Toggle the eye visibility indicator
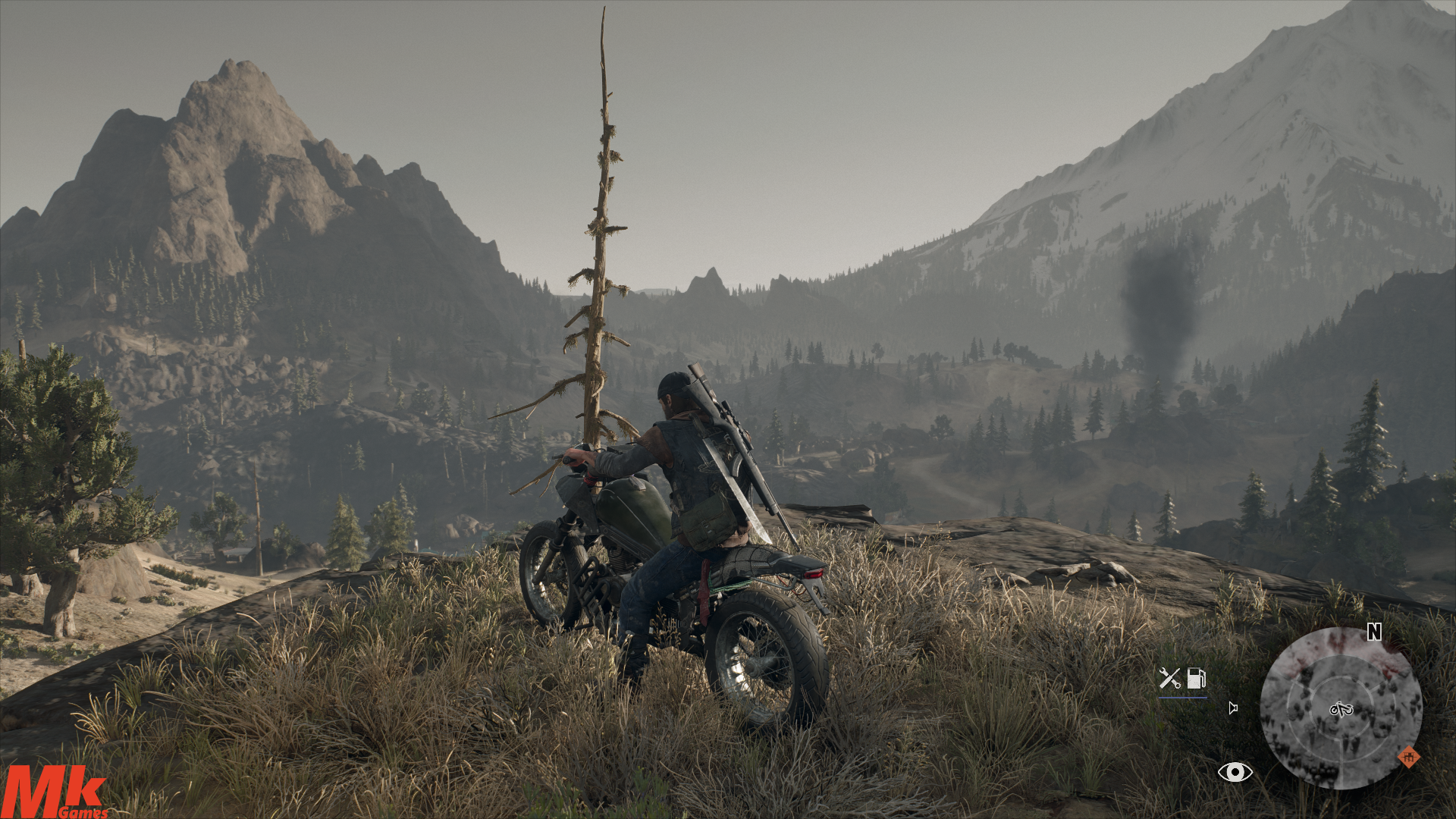The height and width of the screenshot is (819, 1456). point(1235,772)
